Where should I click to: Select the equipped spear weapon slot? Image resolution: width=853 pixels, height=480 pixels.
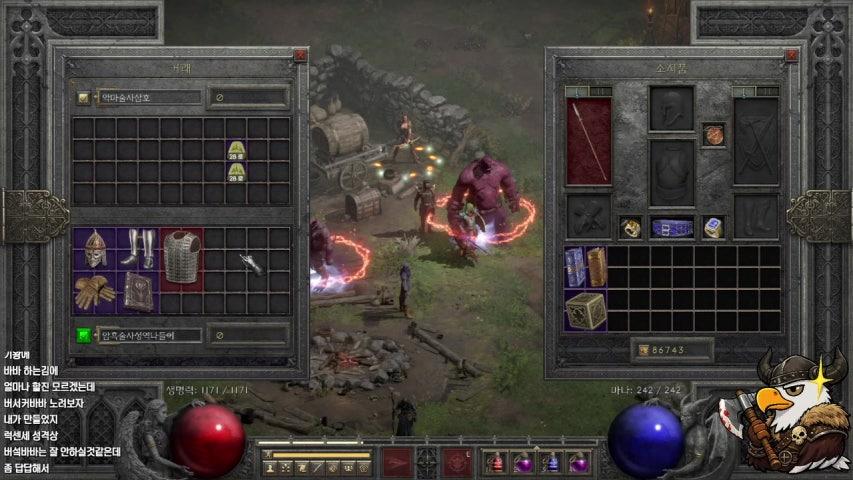589,141
